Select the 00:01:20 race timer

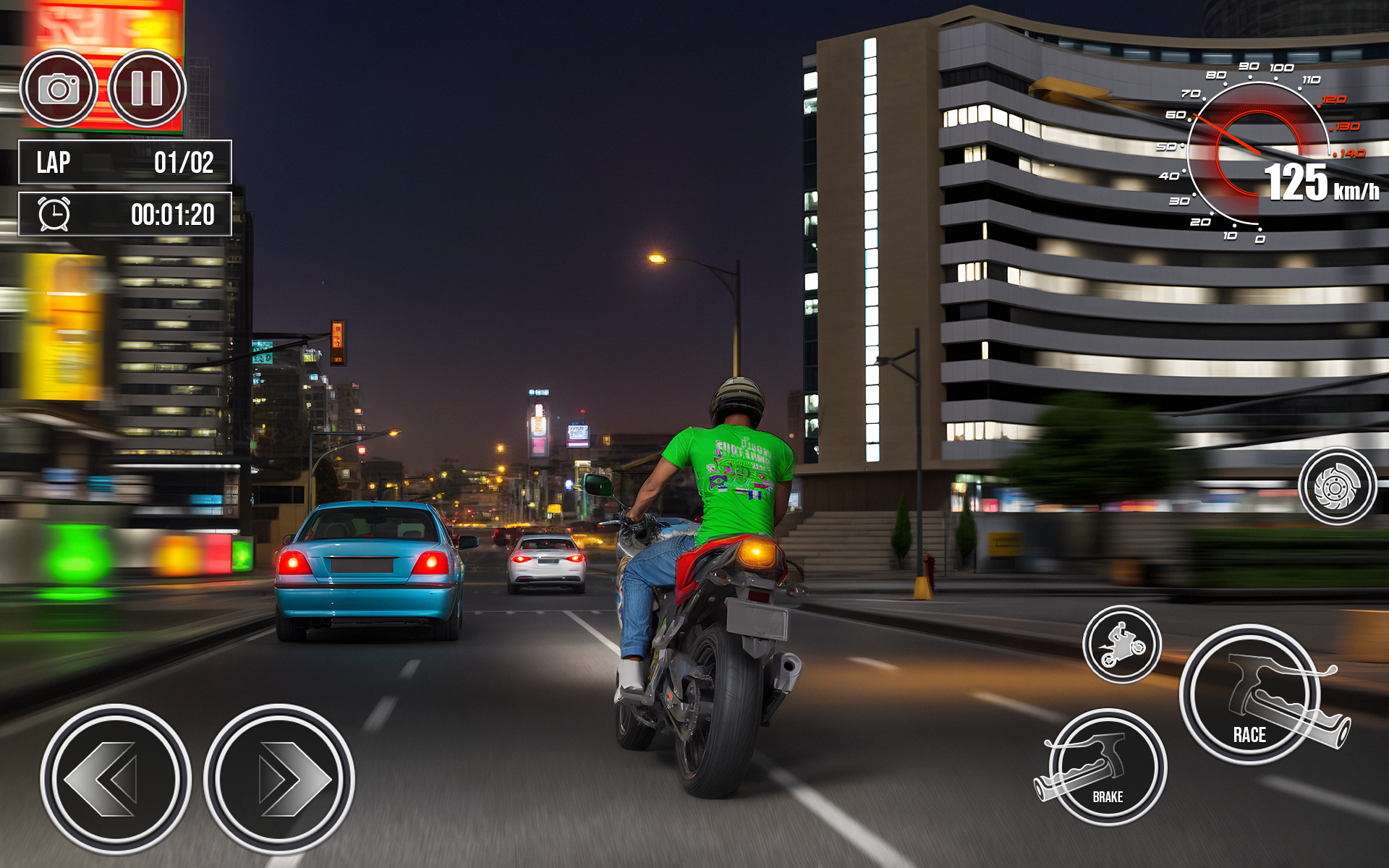coord(123,213)
